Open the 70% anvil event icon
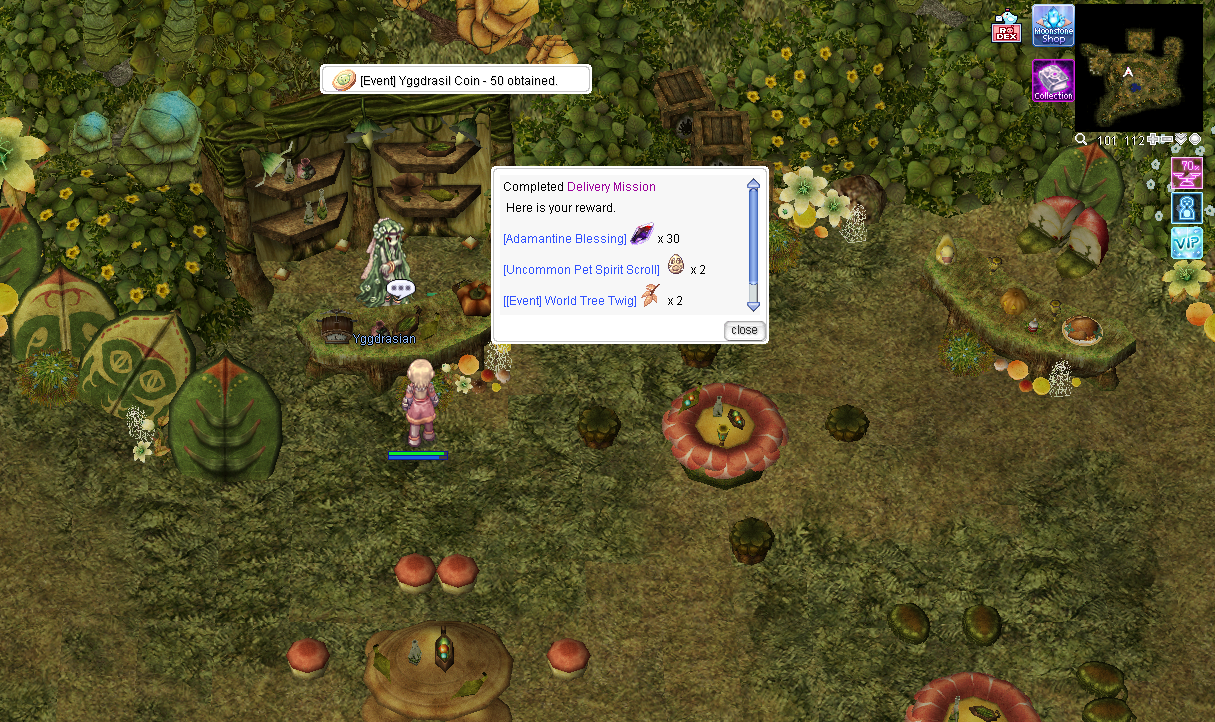The width and height of the screenshot is (1215, 722). click(x=1187, y=173)
